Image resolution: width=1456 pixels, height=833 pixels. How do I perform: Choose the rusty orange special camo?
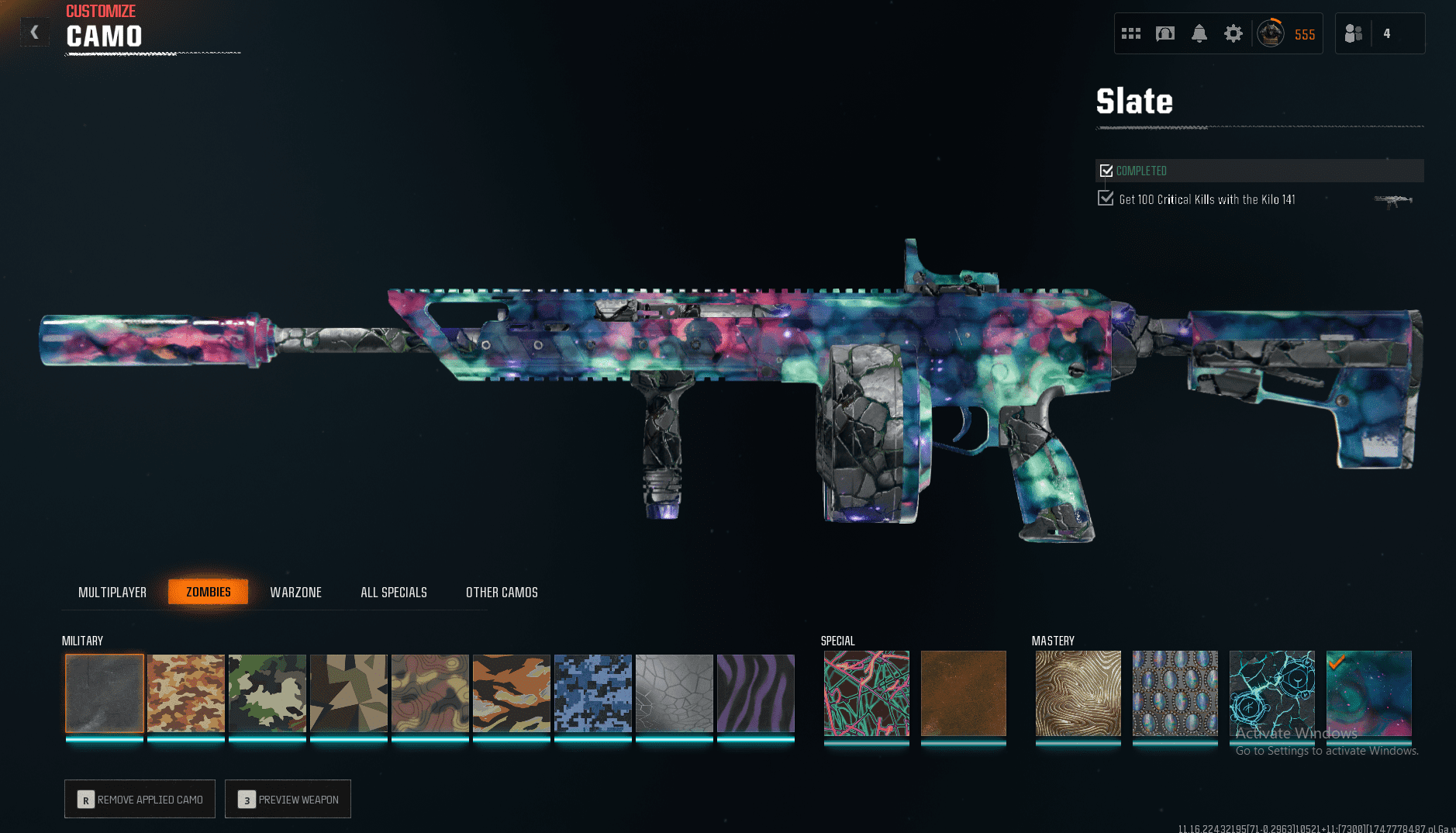[x=964, y=693]
